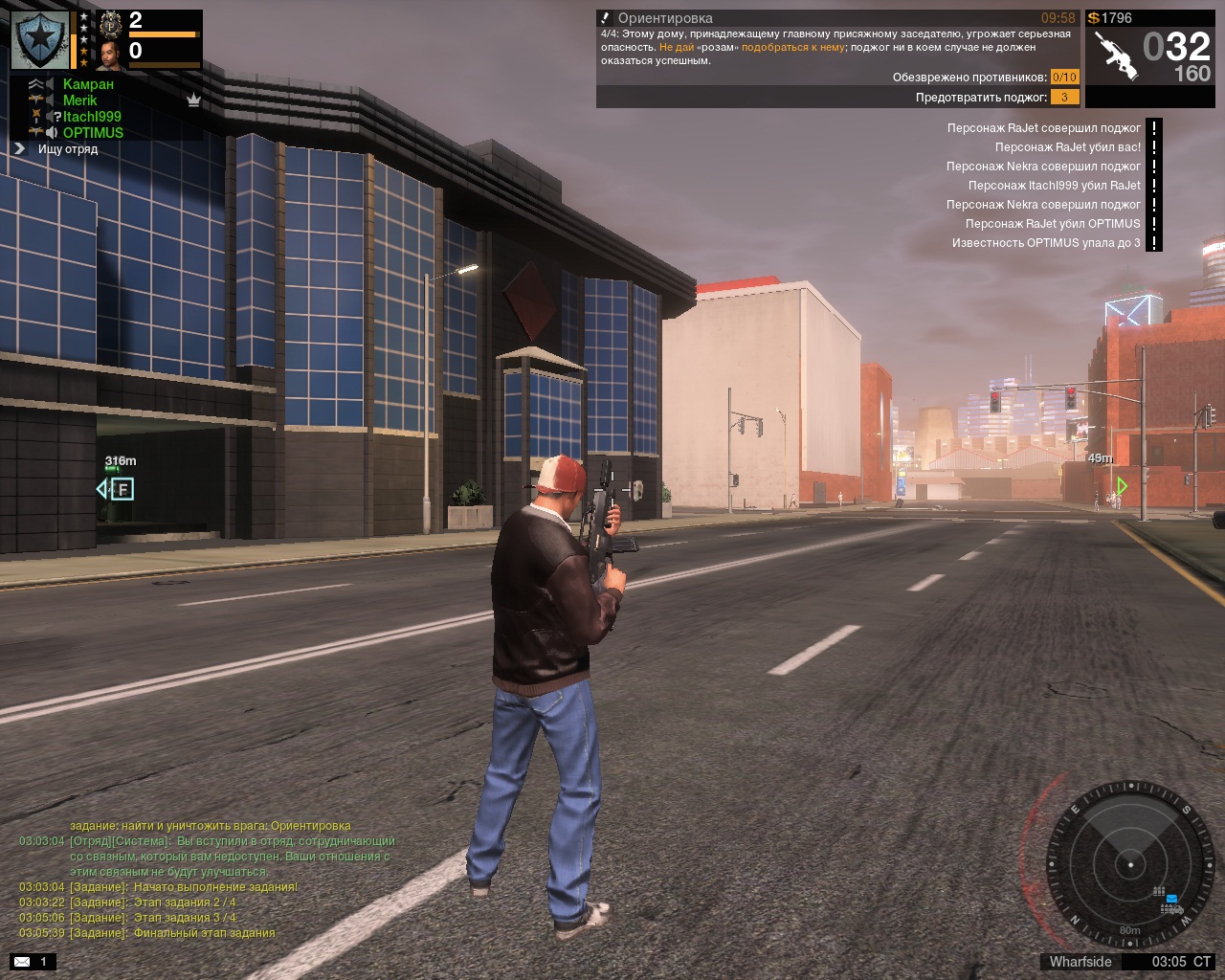Screen dimensions: 1225x980
Task: Open the mail envelope icon
Action: click(x=22, y=962)
